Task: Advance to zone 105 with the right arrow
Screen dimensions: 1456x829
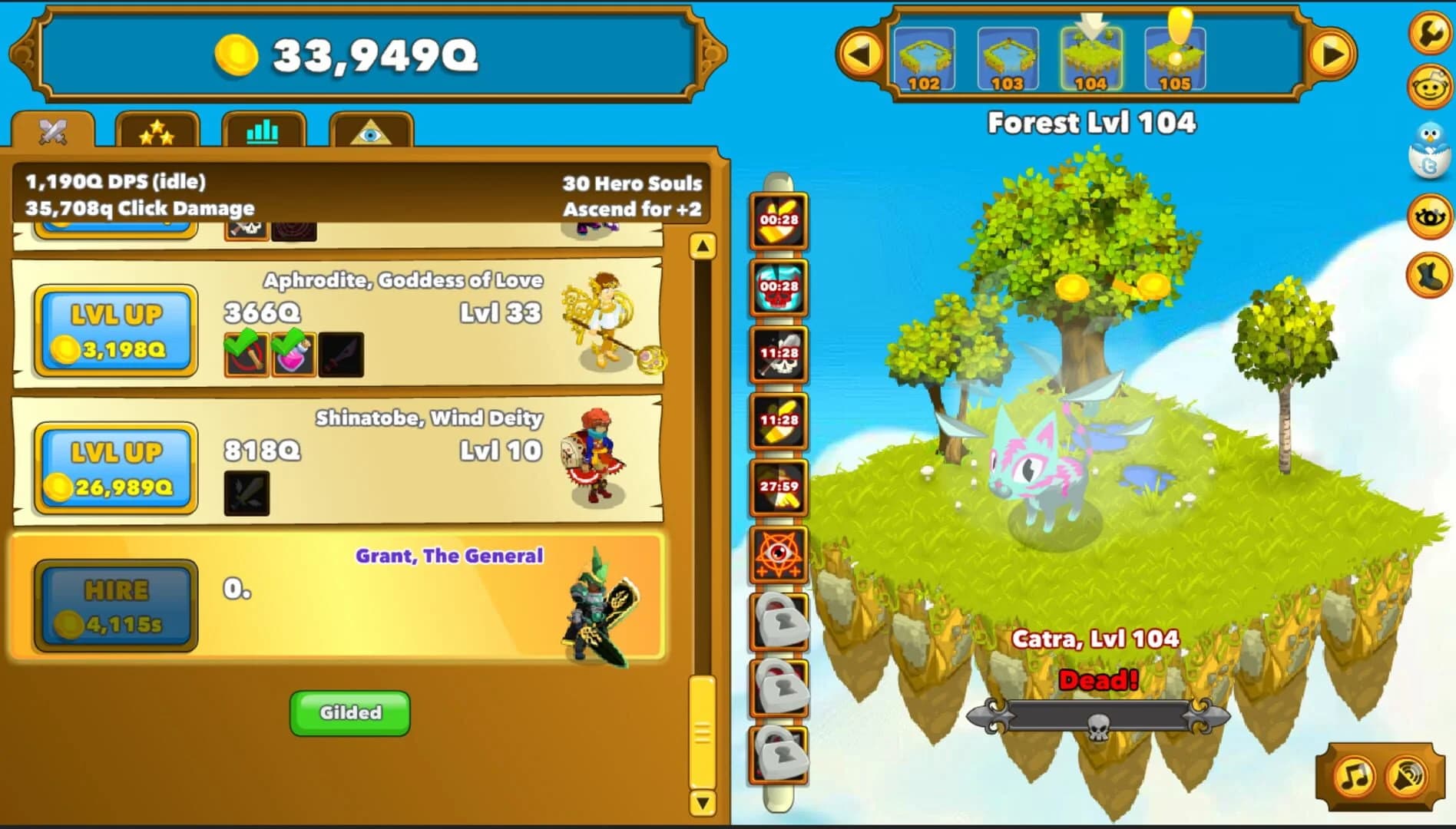Action: (1334, 55)
